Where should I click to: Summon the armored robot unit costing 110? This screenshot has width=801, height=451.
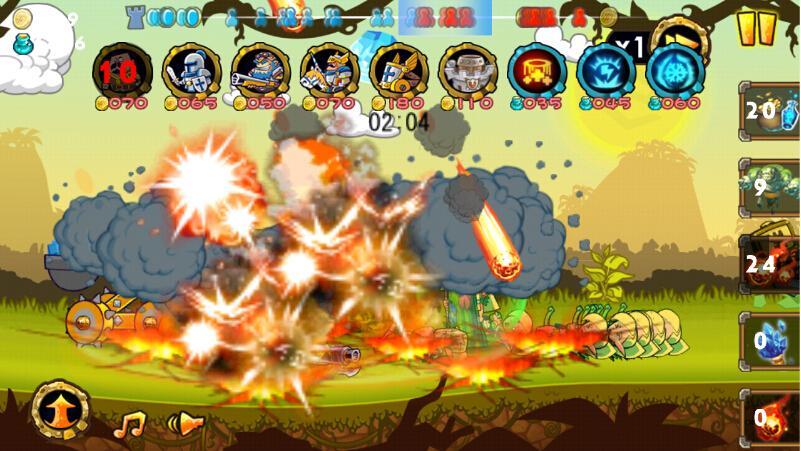coord(468,70)
